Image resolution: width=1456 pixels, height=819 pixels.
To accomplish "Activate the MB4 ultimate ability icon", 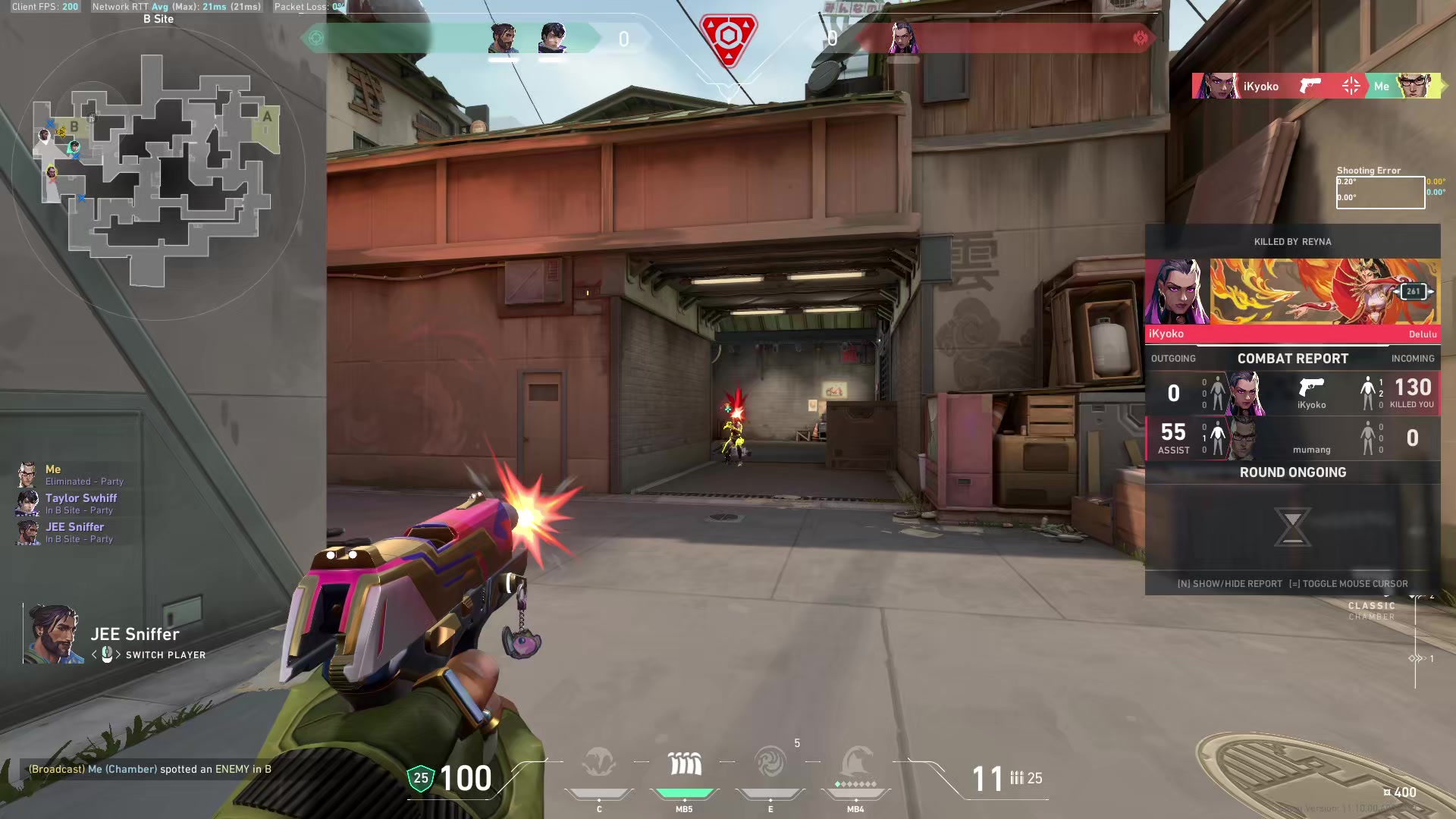I will (x=856, y=763).
